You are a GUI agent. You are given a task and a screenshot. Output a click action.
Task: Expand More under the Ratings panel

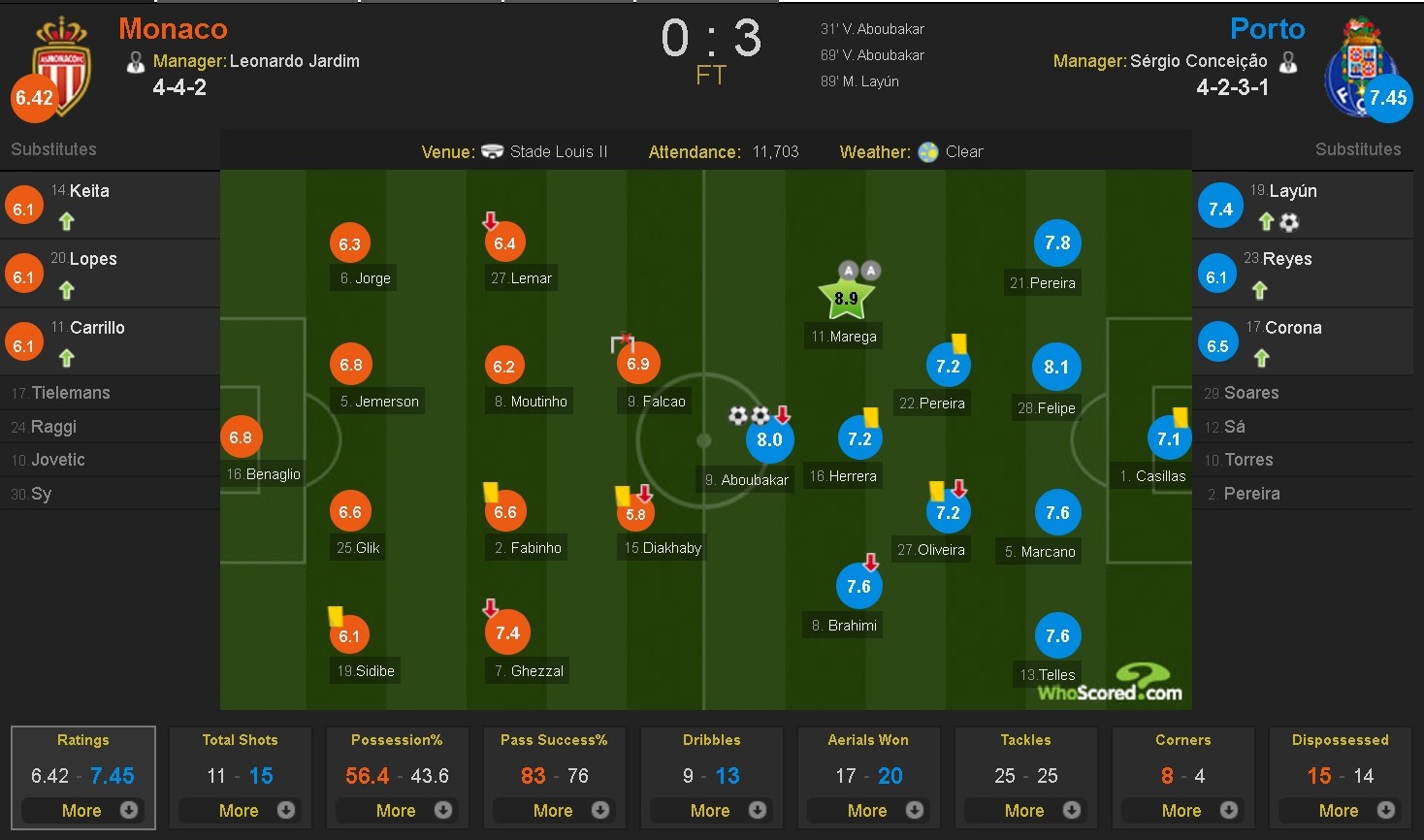coord(82,810)
